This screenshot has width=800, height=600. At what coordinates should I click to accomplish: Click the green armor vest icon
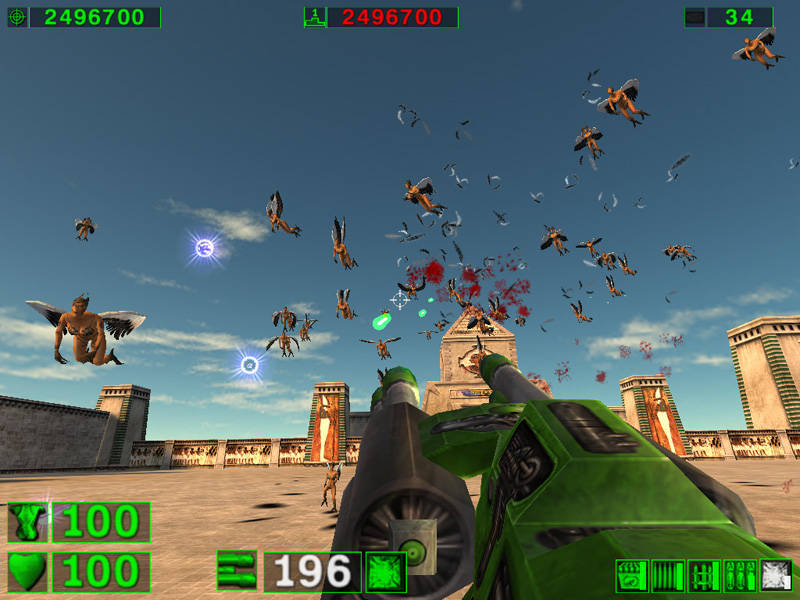(x=28, y=522)
